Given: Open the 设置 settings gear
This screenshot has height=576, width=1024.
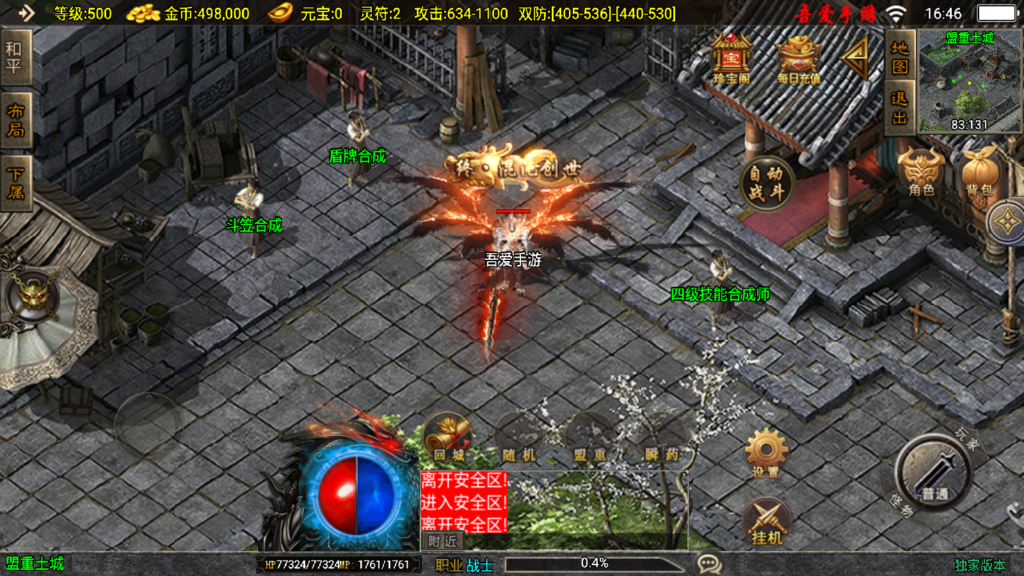Looking at the screenshot, I should pyautogui.click(x=766, y=452).
